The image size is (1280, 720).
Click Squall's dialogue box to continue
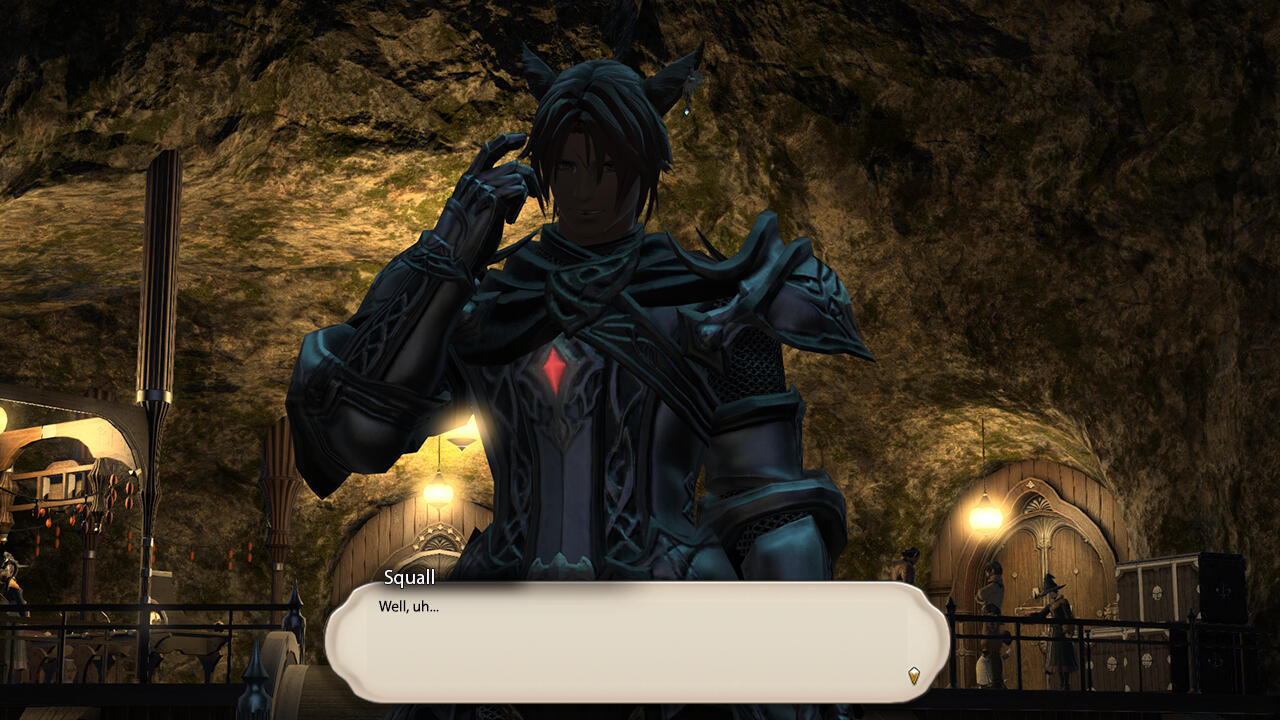[636, 642]
